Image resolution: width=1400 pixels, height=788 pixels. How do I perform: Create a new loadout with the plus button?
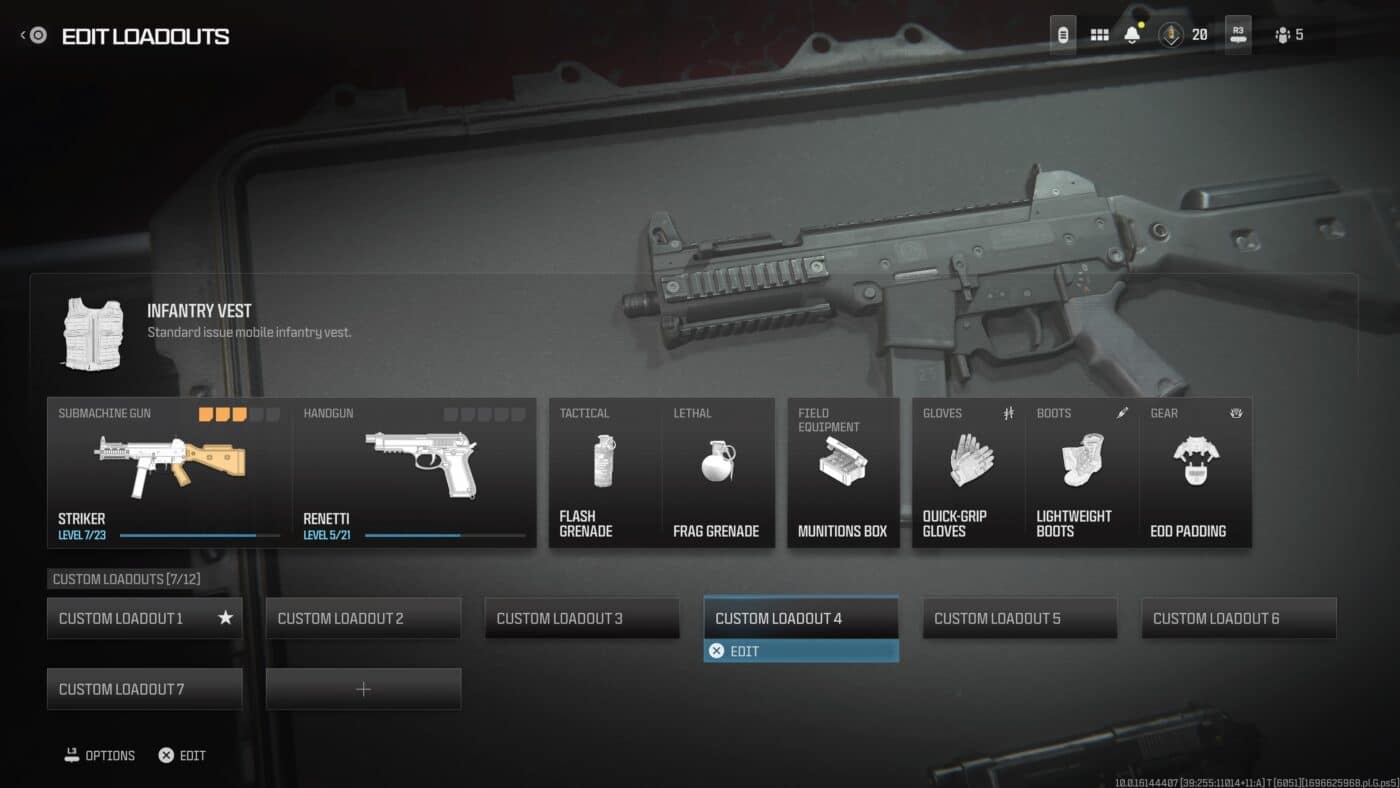(363, 688)
